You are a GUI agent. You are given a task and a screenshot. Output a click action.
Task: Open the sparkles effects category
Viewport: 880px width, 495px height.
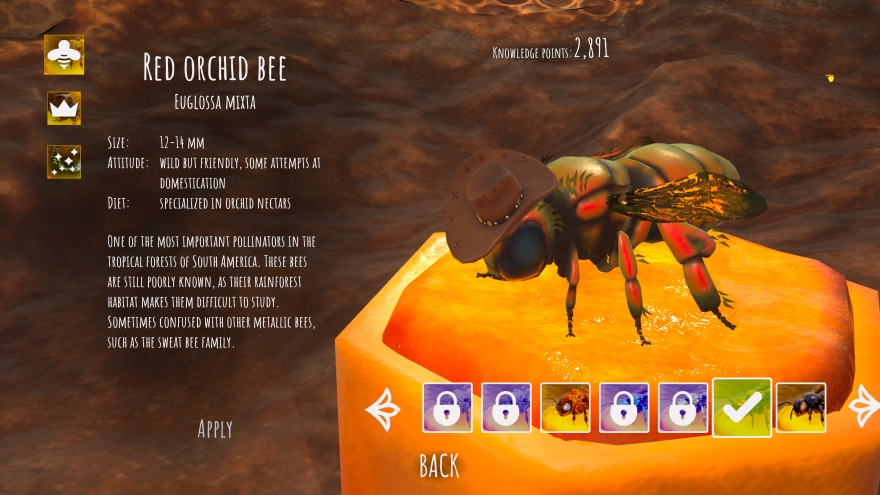tap(64, 161)
